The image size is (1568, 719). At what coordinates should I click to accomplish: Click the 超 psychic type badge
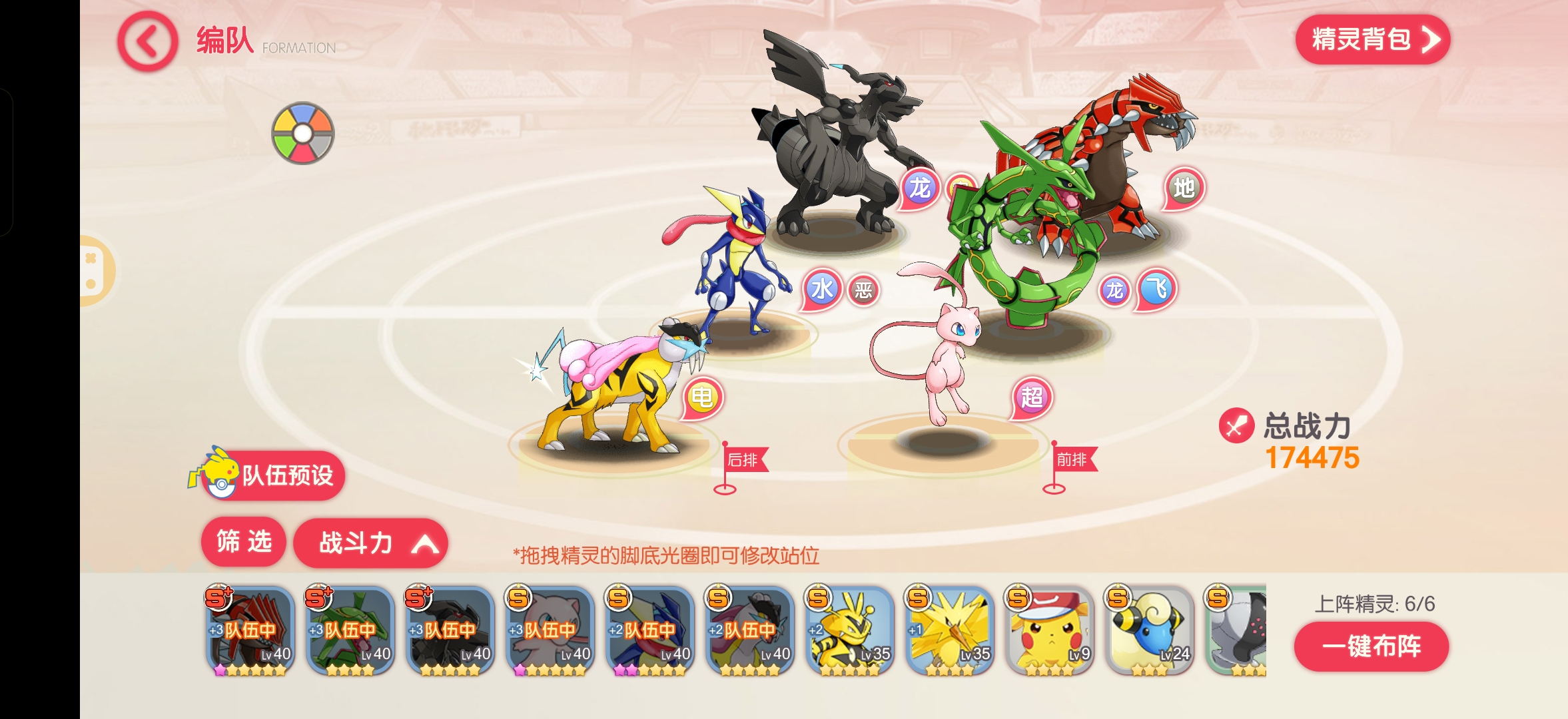(x=1032, y=398)
